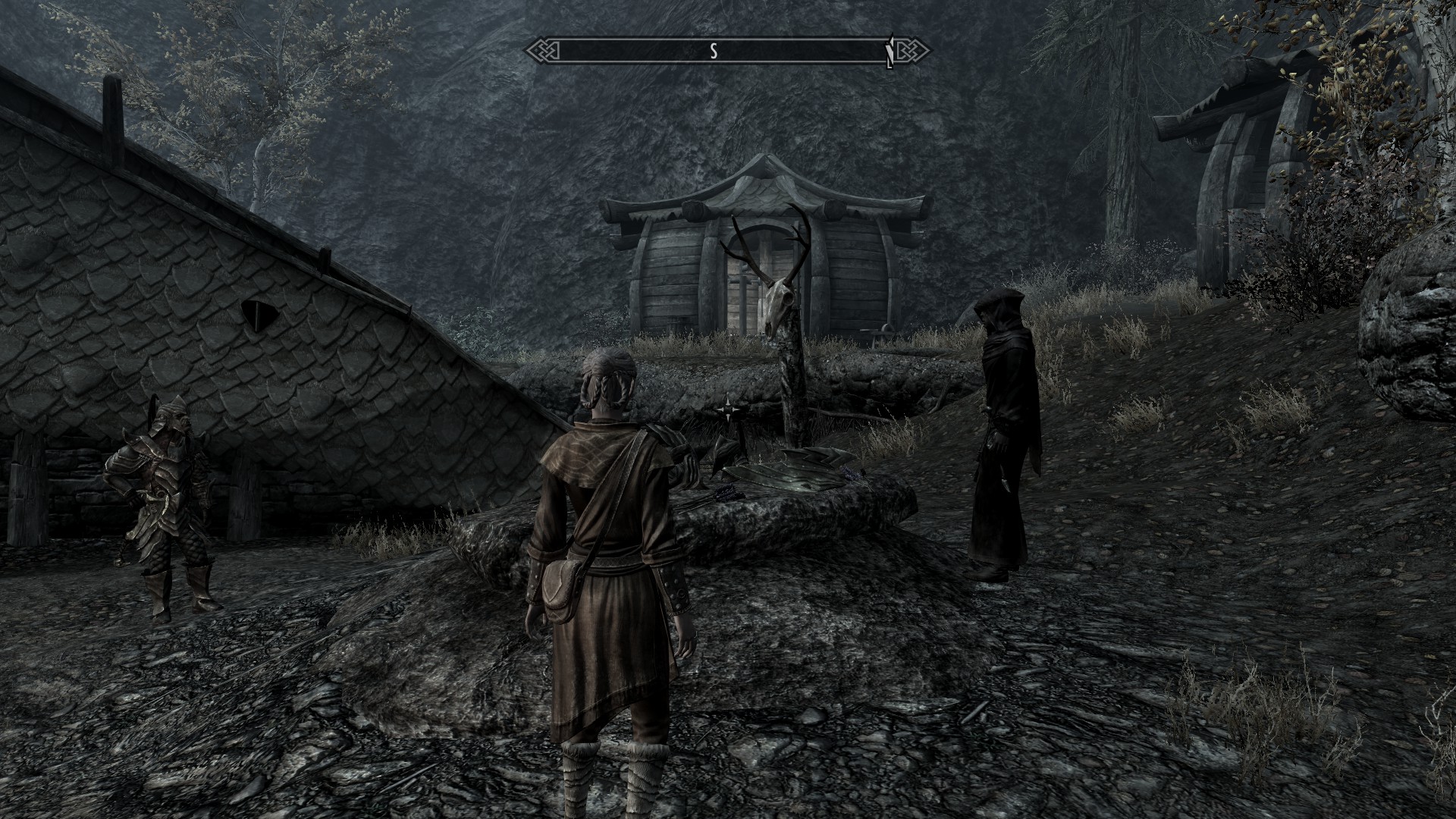
Task: Click the four-pointed pickup star near the altar
Action: (728, 409)
